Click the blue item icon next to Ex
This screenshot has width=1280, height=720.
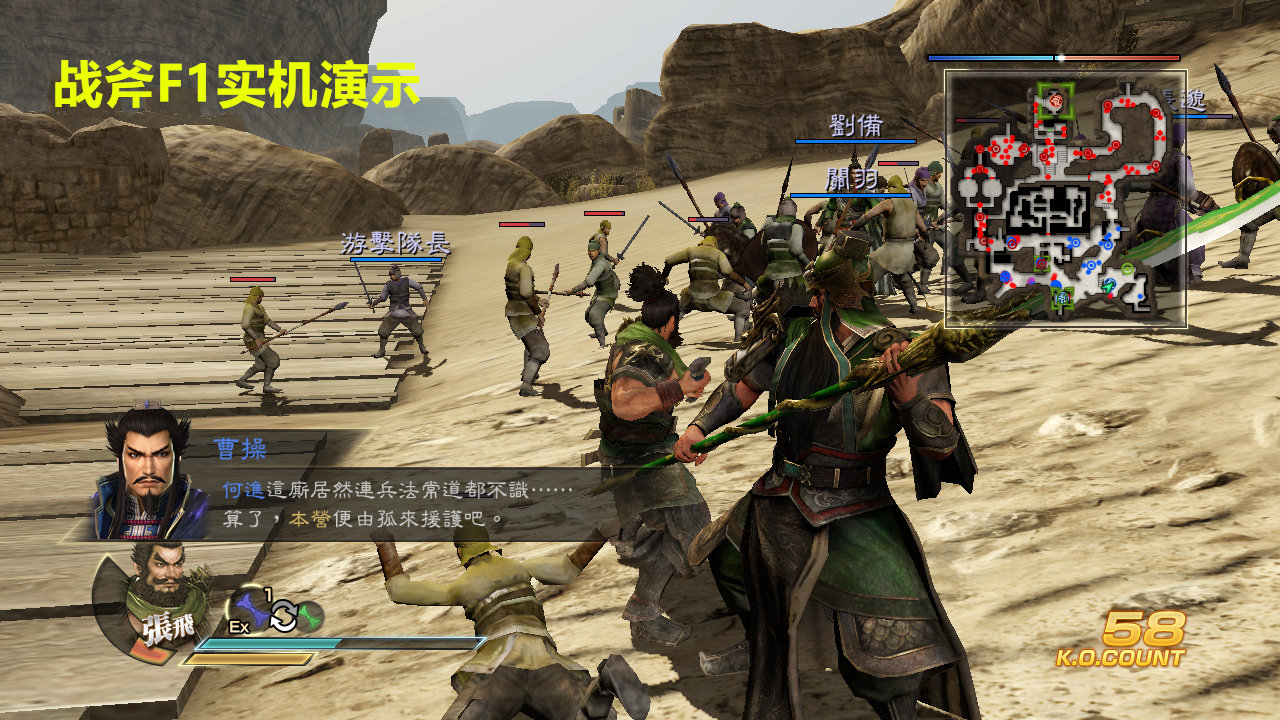252,609
